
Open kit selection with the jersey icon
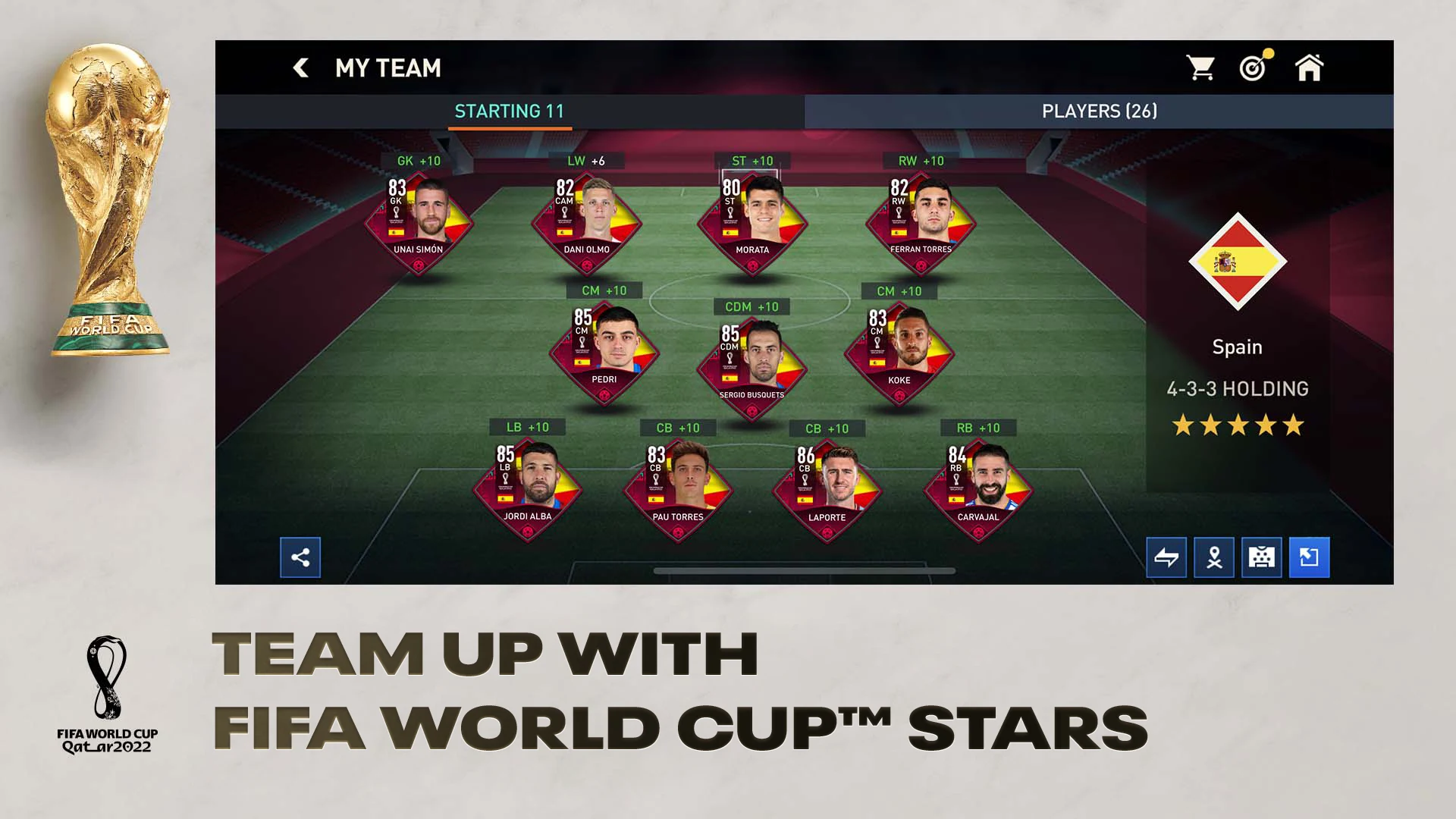click(x=1262, y=557)
